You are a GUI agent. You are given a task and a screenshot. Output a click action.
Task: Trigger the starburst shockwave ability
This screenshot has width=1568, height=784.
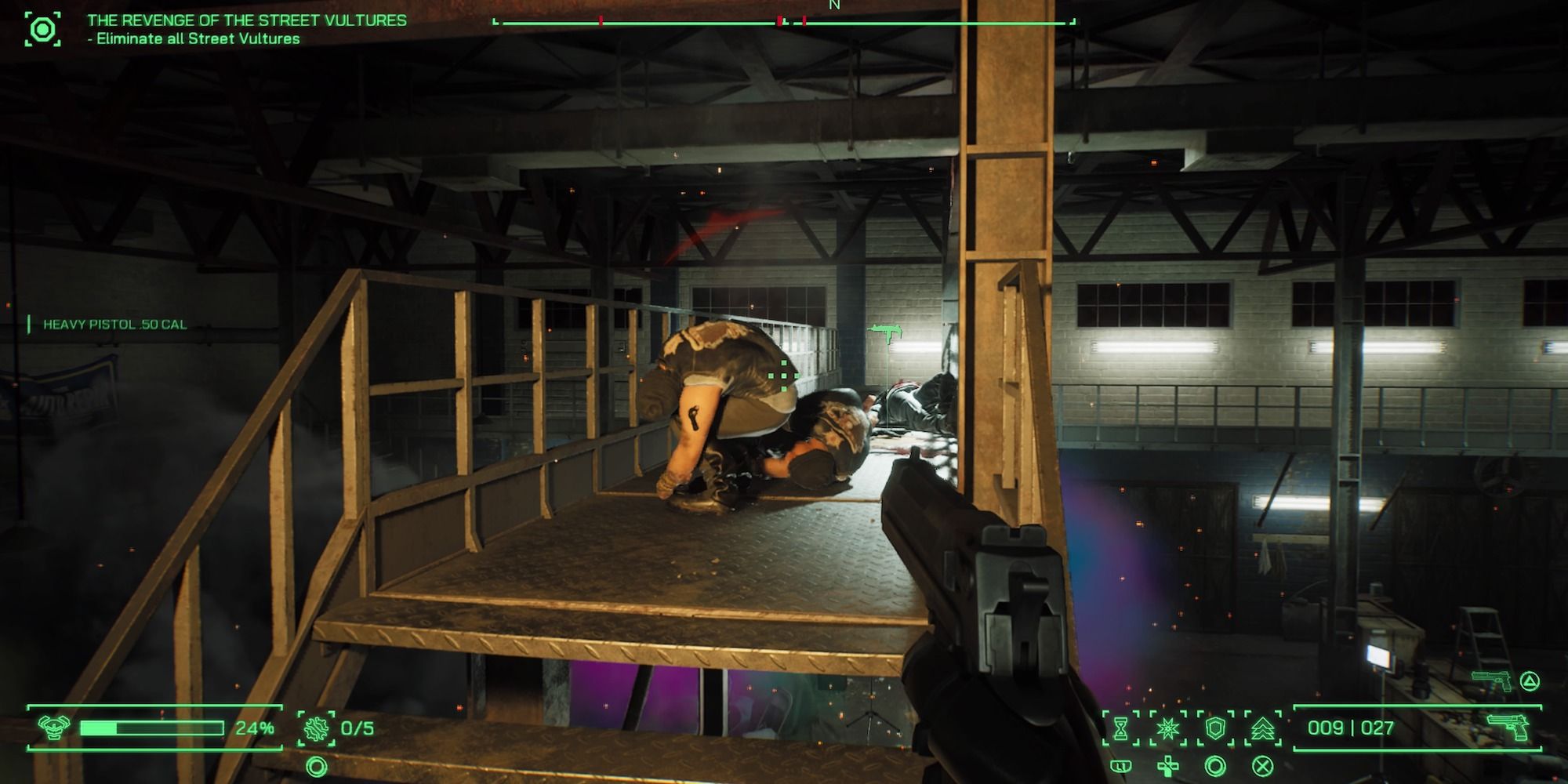click(1168, 728)
